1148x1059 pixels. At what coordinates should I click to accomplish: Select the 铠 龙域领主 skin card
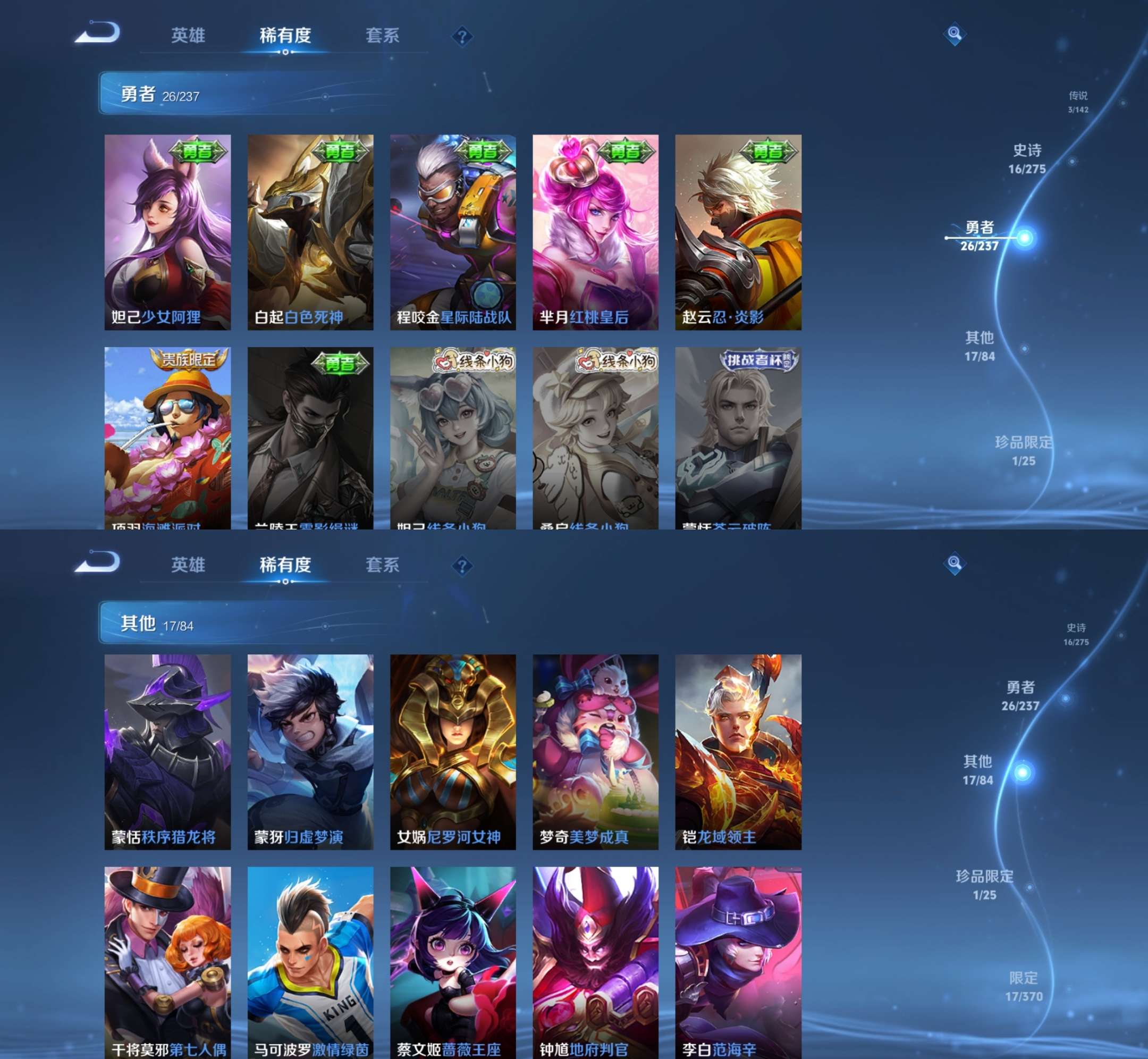(x=738, y=751)
